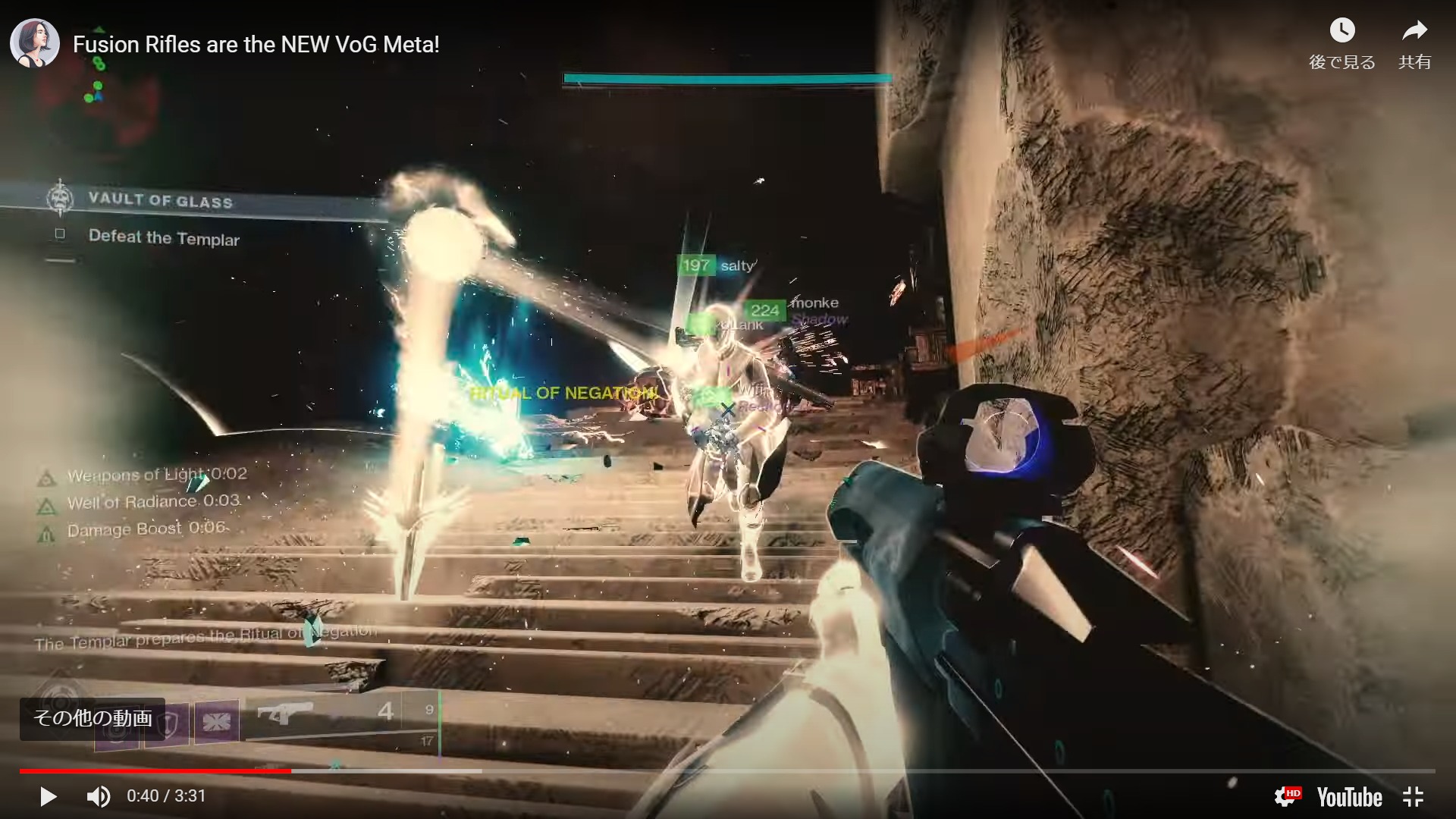The height and width of the screenshot is (819, 1456).
Task: Click the elapsed time display 0:40
Action: [141, 796]
